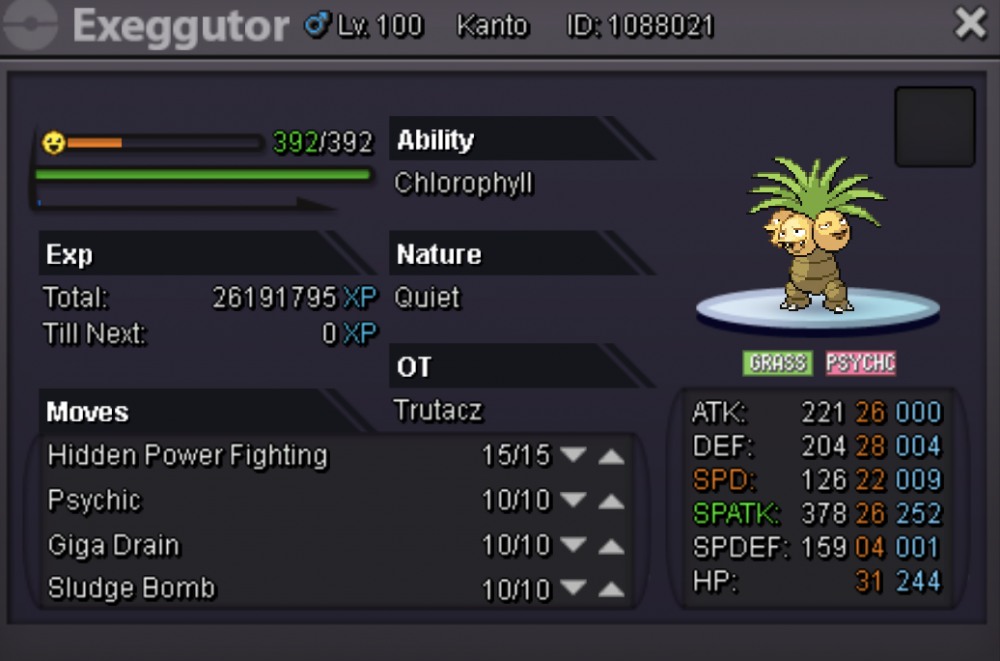Image resolution: width=1000 pixels, height=661 pixels.
Task: Move Psychic down in the move list
Action: pyautogui.click(x=573, y=501)
